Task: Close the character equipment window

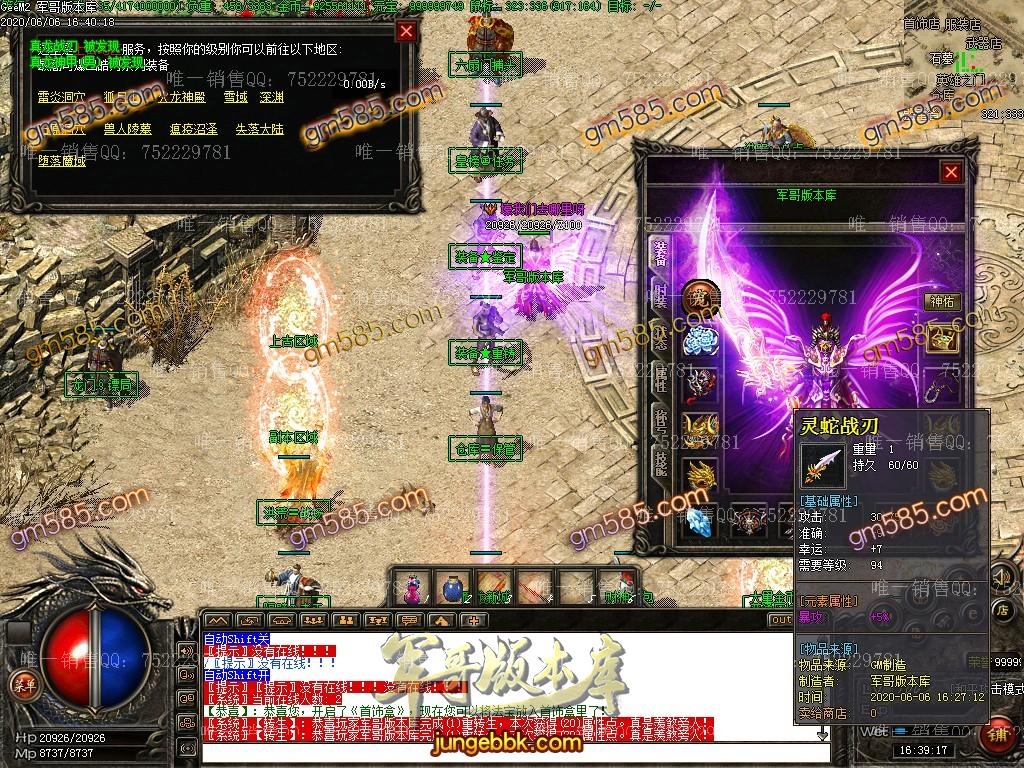Action: click(950, 172)
